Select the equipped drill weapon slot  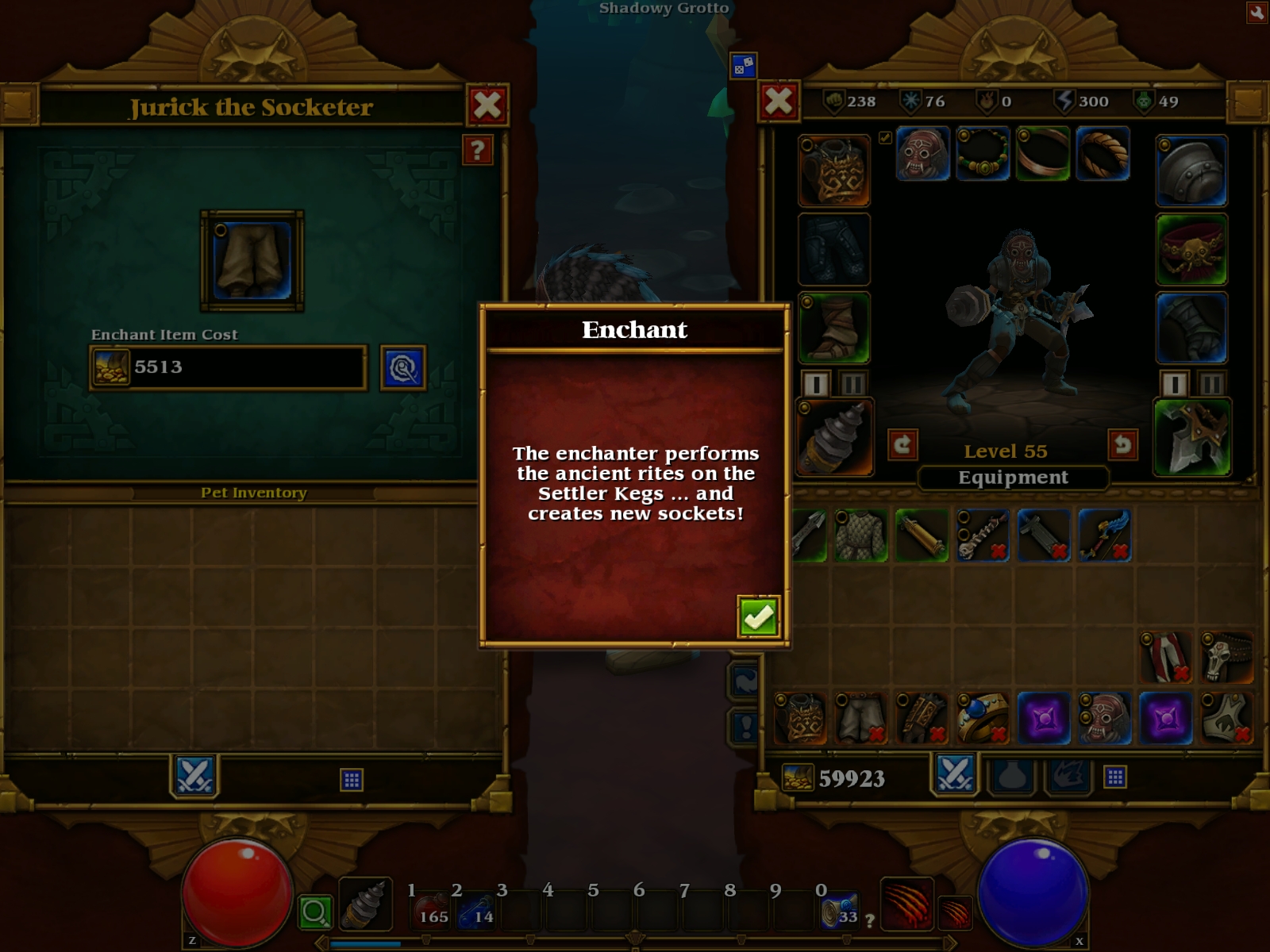pos(834,437)
